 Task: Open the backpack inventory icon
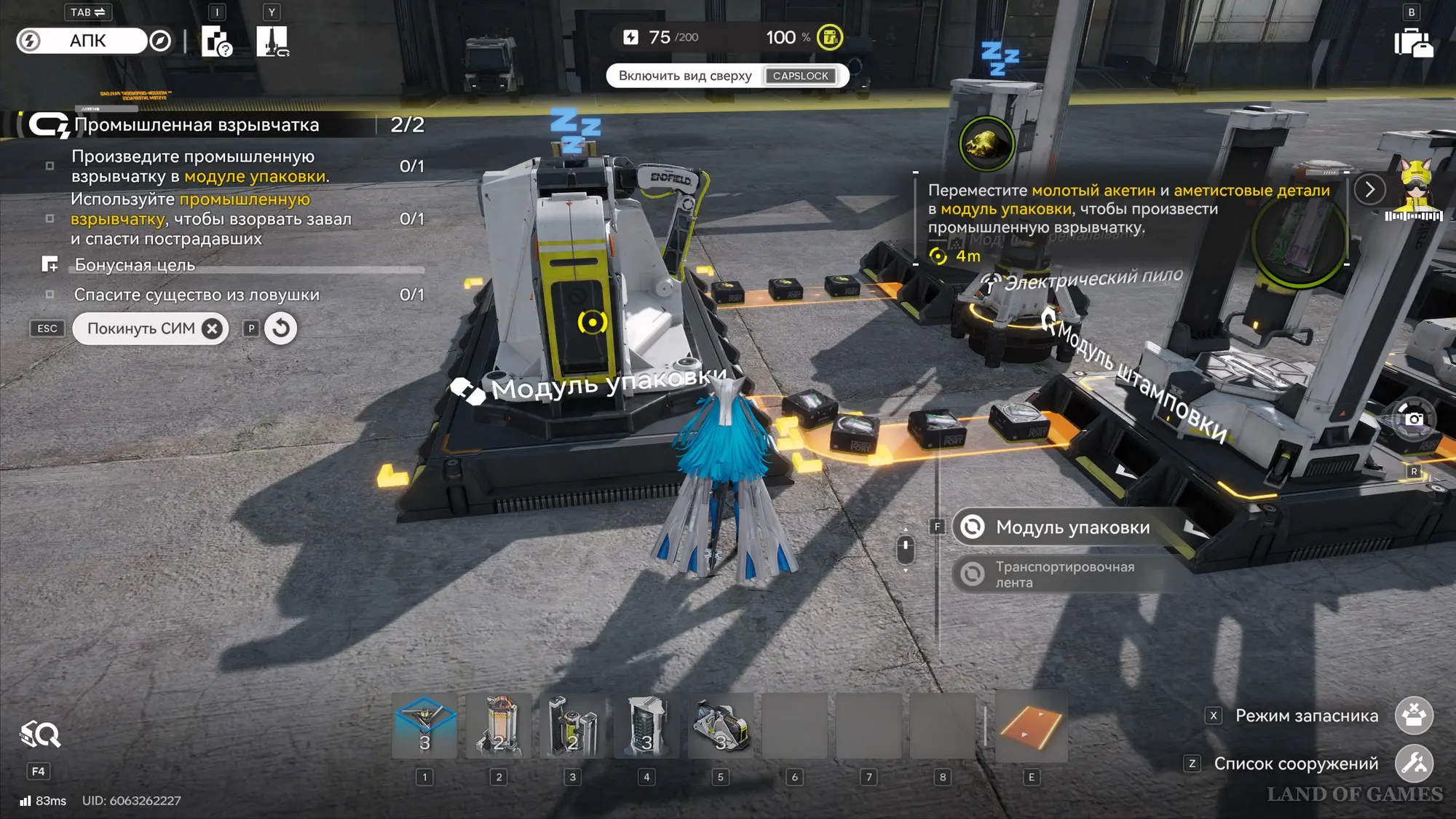tap(1413, 42)
